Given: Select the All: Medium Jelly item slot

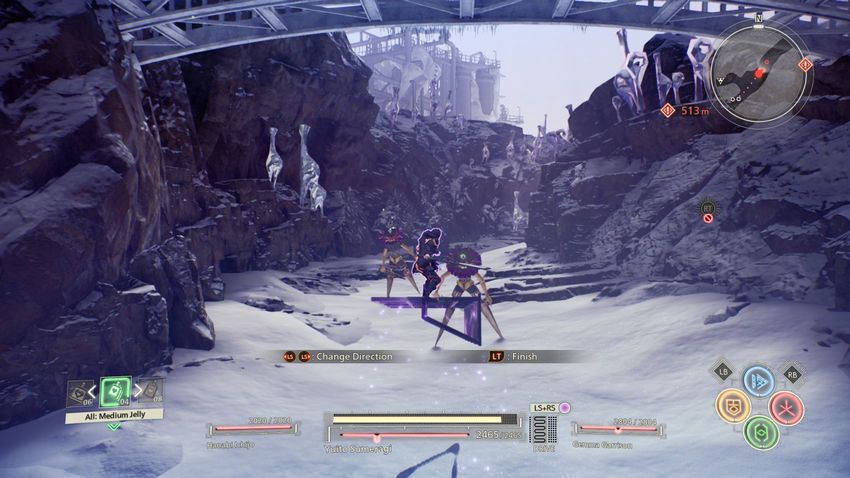Looking at the screenshot, I should click(116, 391).
